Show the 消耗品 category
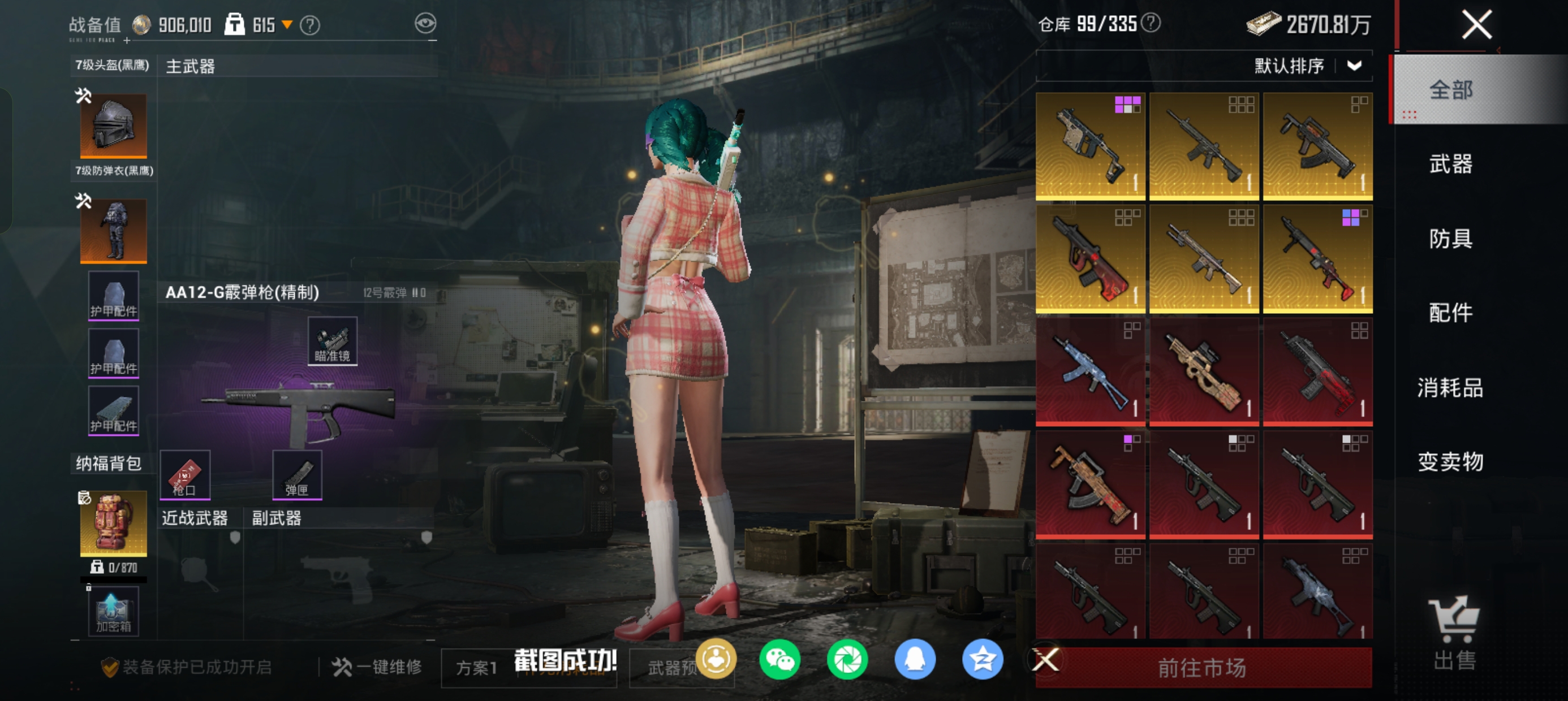 (1450, 388)
